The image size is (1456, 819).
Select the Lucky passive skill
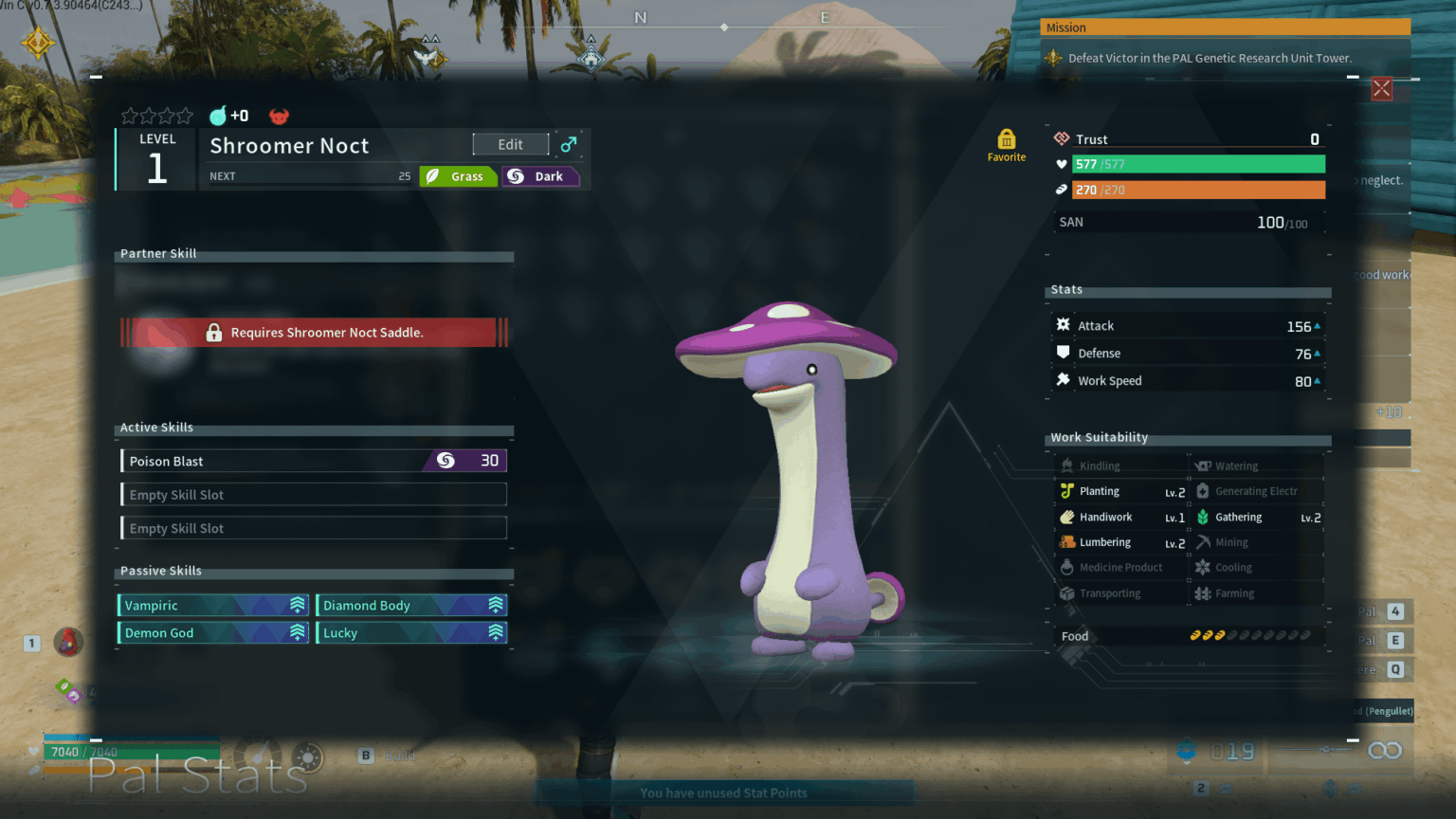[411, 633]
